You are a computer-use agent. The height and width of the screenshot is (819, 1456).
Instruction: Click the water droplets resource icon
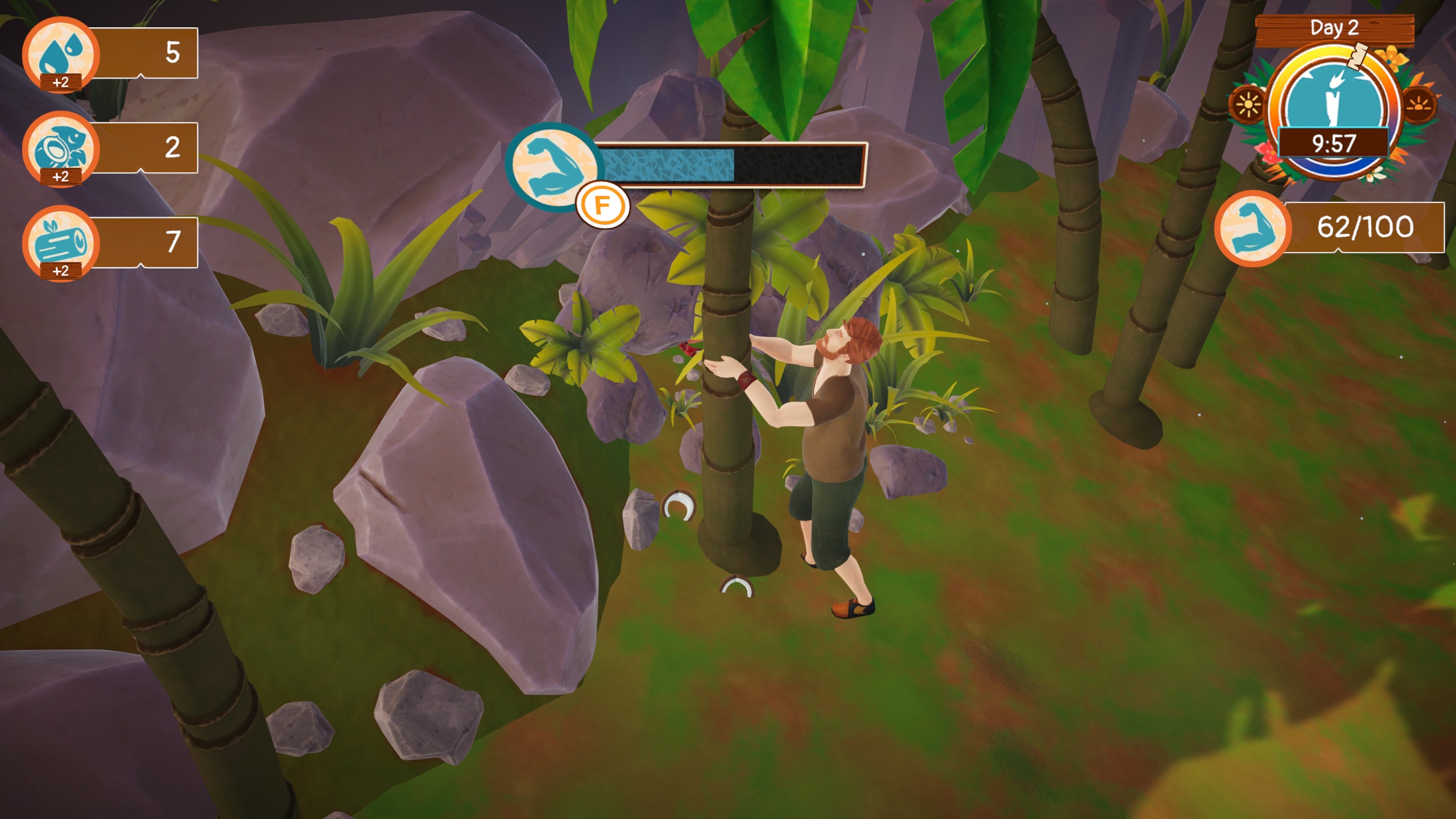[61, 52]
